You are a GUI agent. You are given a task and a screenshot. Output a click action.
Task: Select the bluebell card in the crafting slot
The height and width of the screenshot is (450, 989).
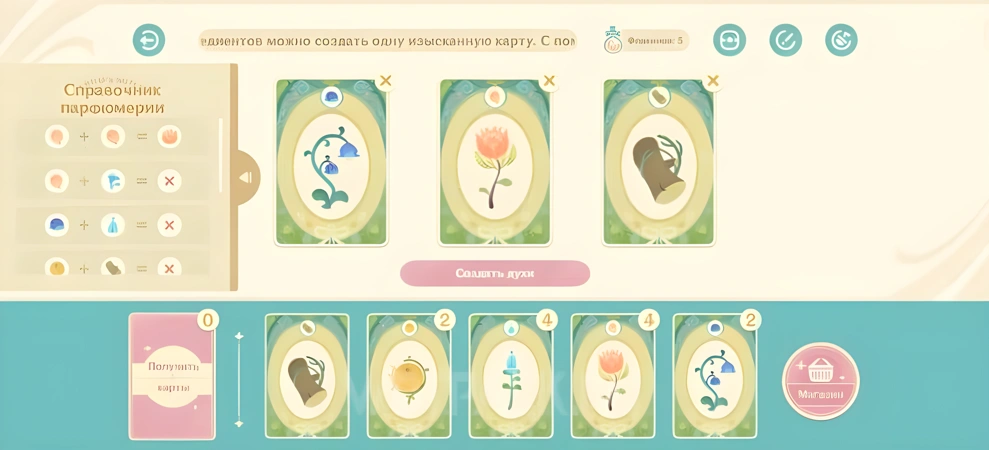click(x=331, y=165)
